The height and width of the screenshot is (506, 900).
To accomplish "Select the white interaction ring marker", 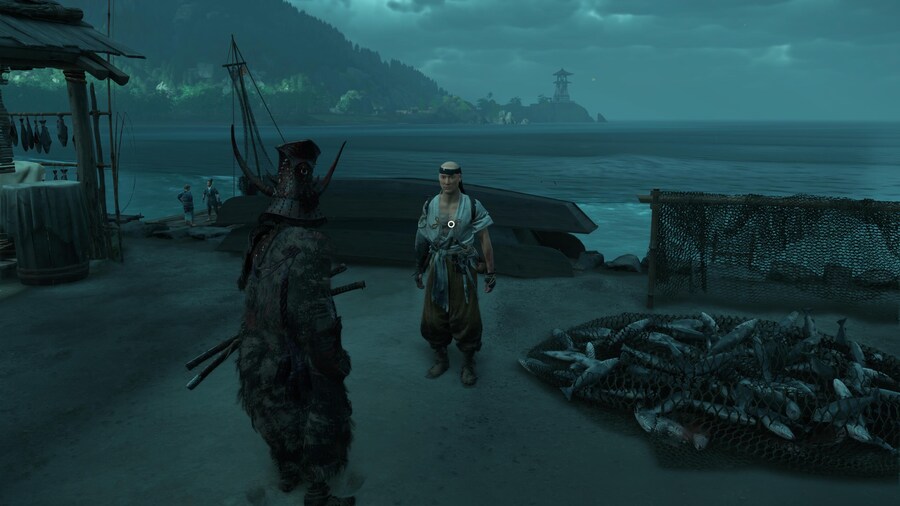I will (x=451, y=224).
